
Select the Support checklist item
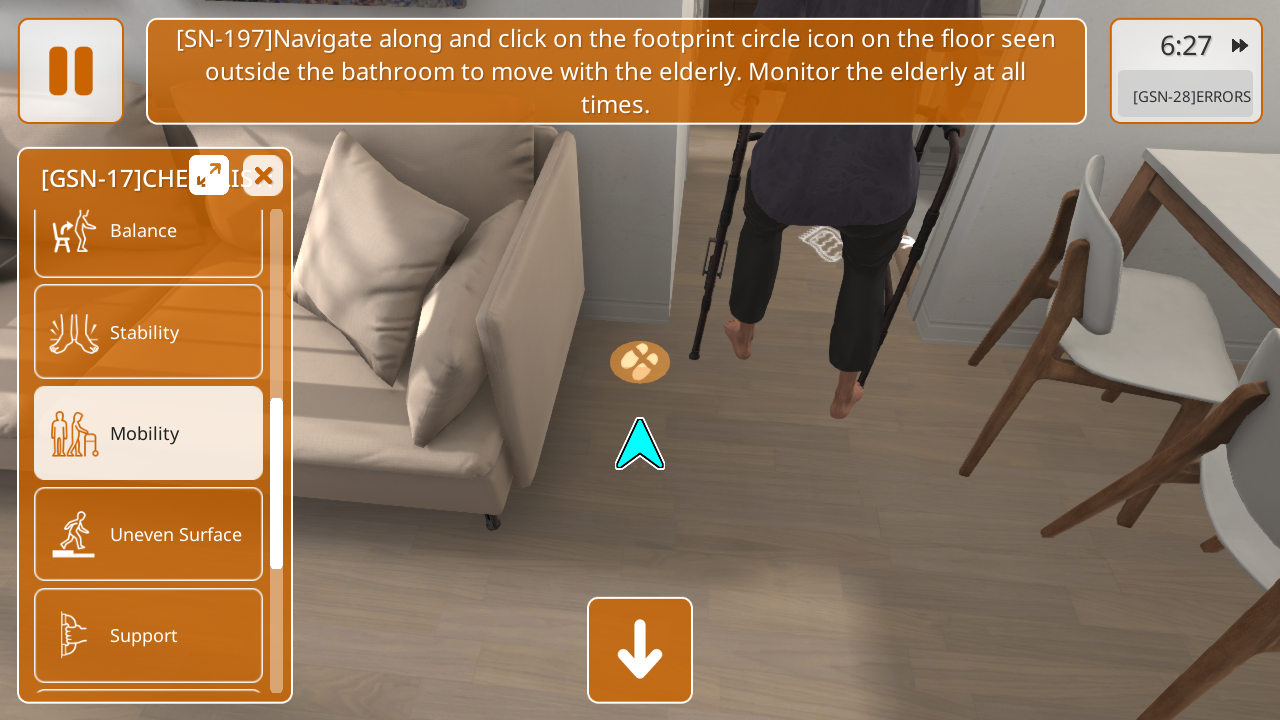click(148, 635)
